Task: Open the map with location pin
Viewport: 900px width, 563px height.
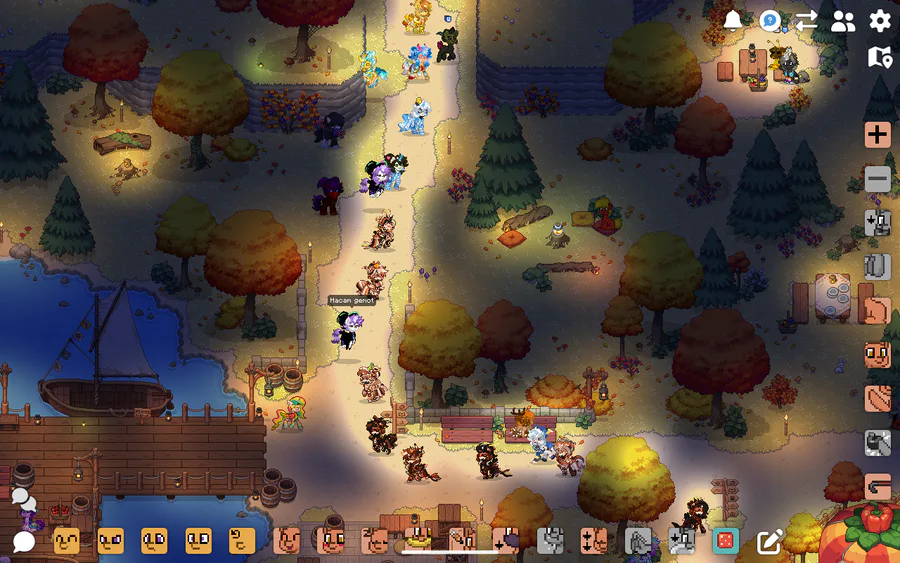Action: (x=880, y=57)
